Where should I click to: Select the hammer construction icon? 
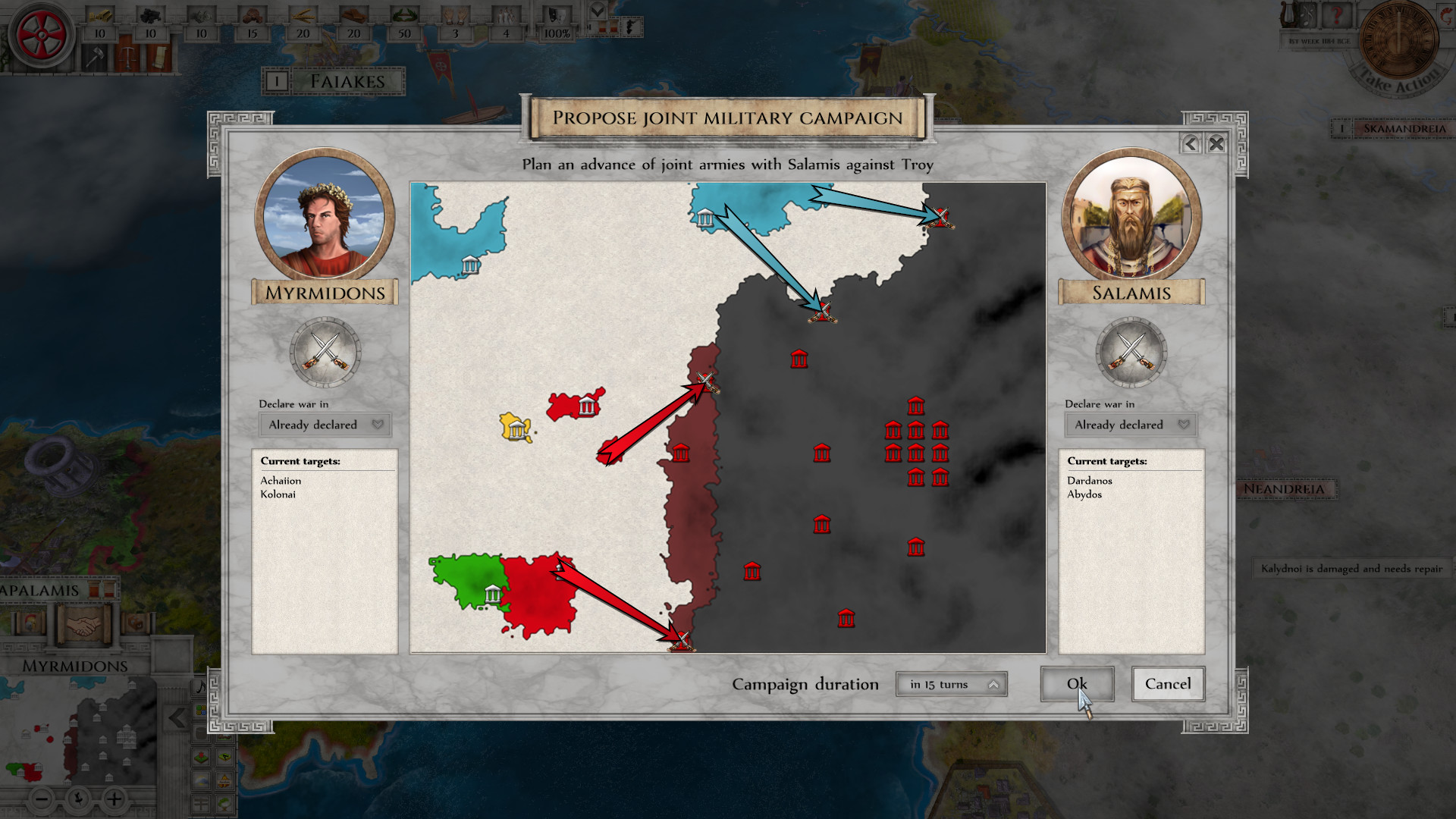(x=94, y=57)
